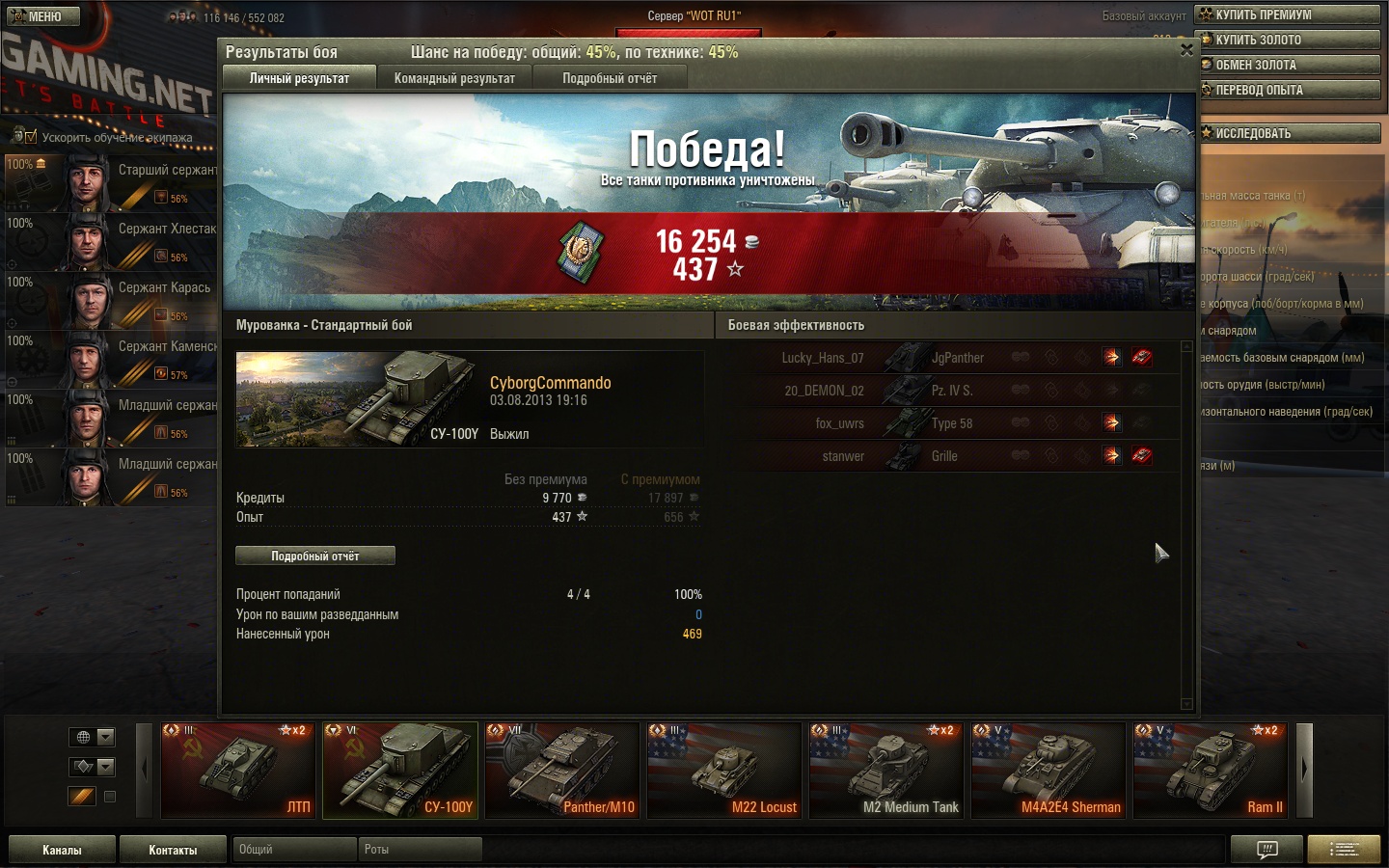1389x868 pixels.
Task: Select the ЛТП tank in carousel
Action: (237, 771)
